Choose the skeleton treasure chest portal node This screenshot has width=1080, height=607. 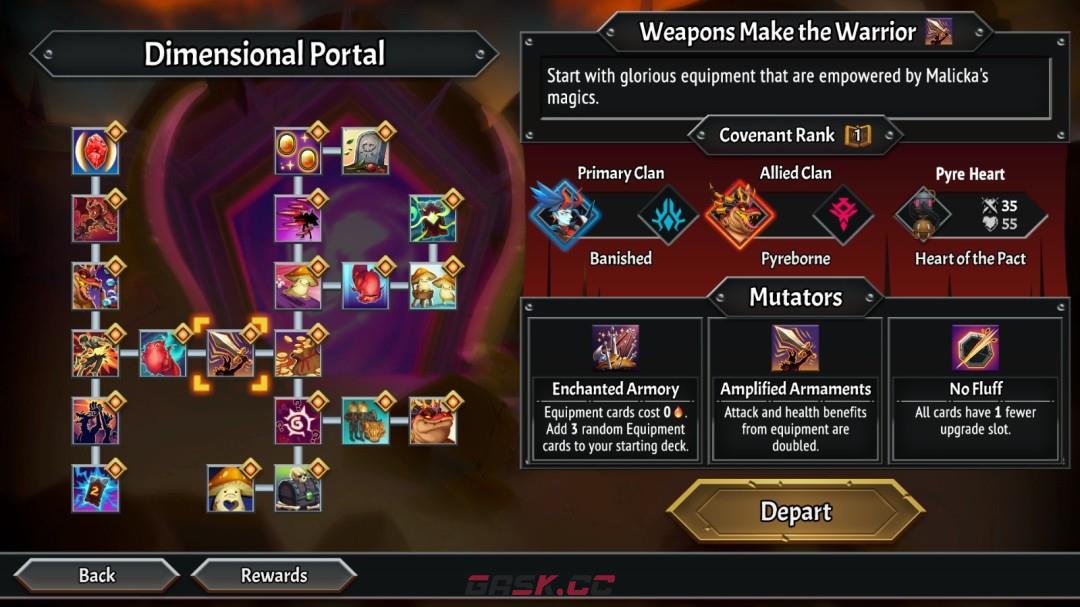[x=297, y=489]
